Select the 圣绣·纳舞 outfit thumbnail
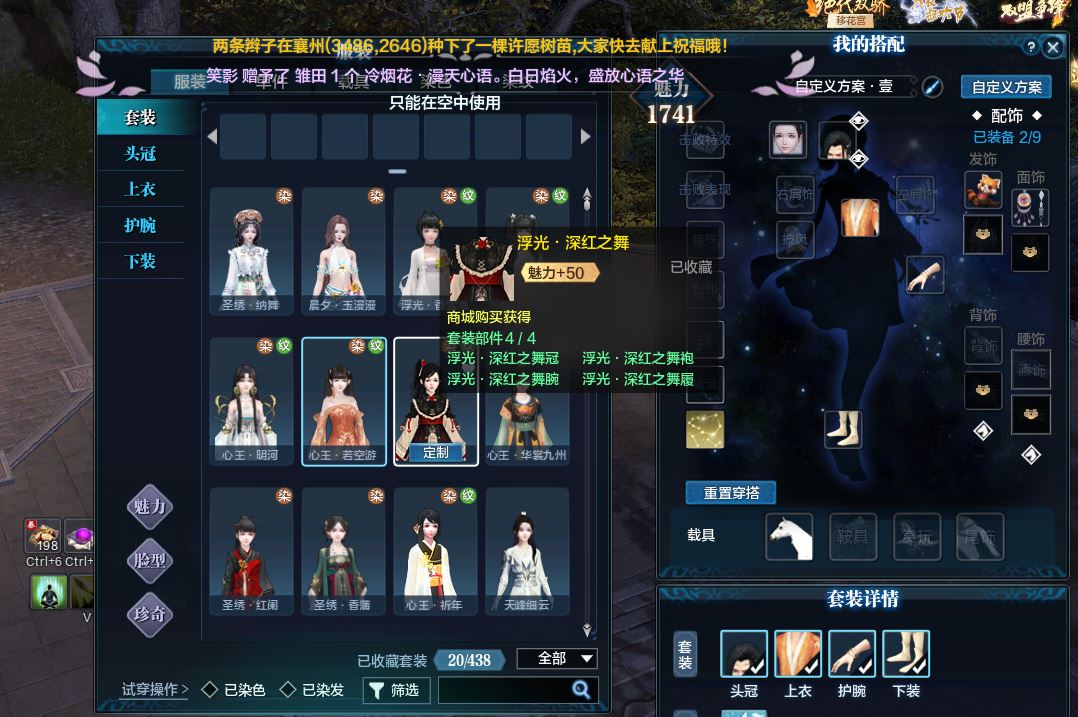The height and width of the screenshot is (717, 1078). pyautogui.click(x=251, y=250)
